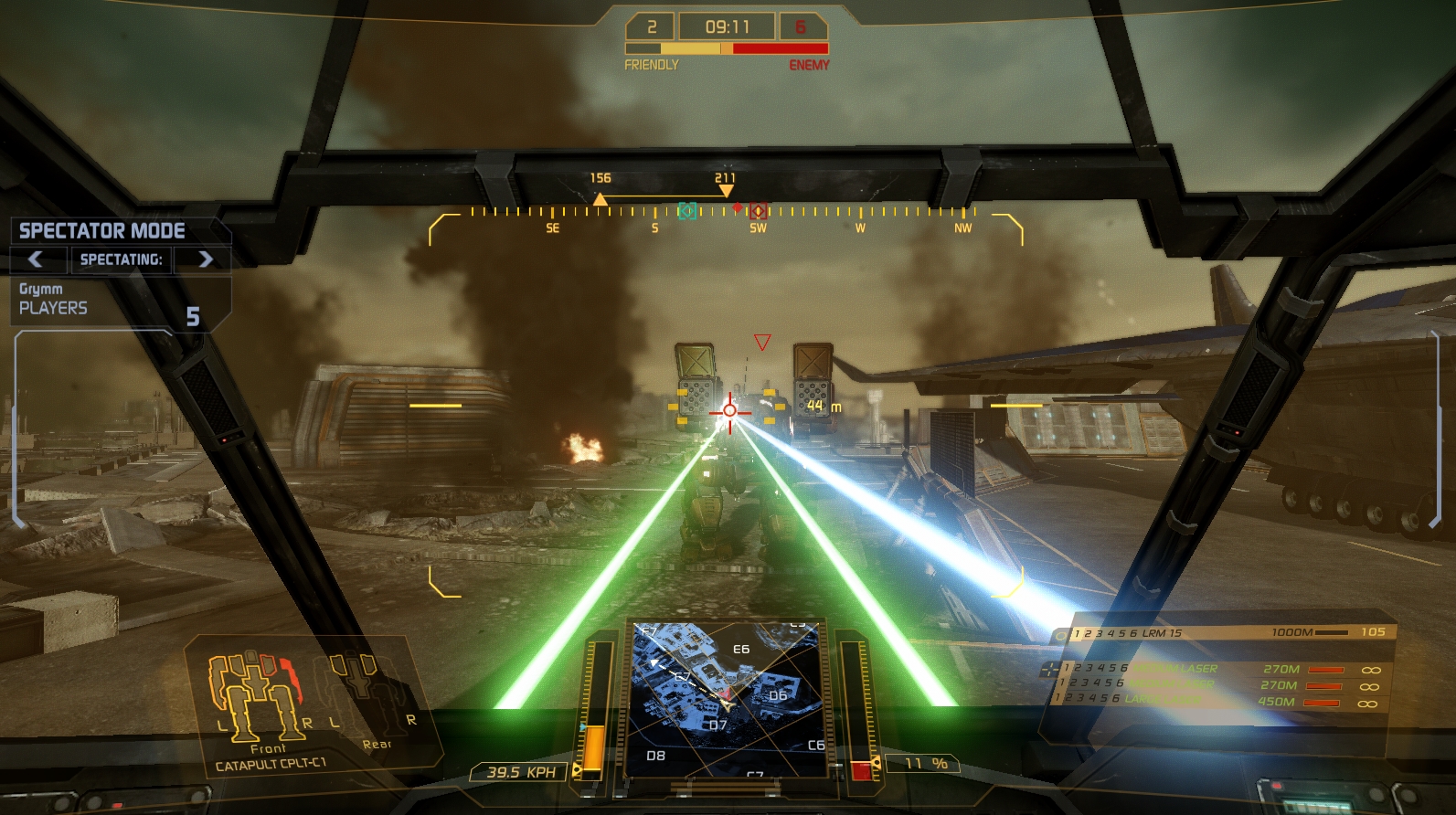The width and height of the screenshot is (1456, 815).
Task: Switch to the previous spectated player
Action: pyautogui.click(x=37, y=259)
